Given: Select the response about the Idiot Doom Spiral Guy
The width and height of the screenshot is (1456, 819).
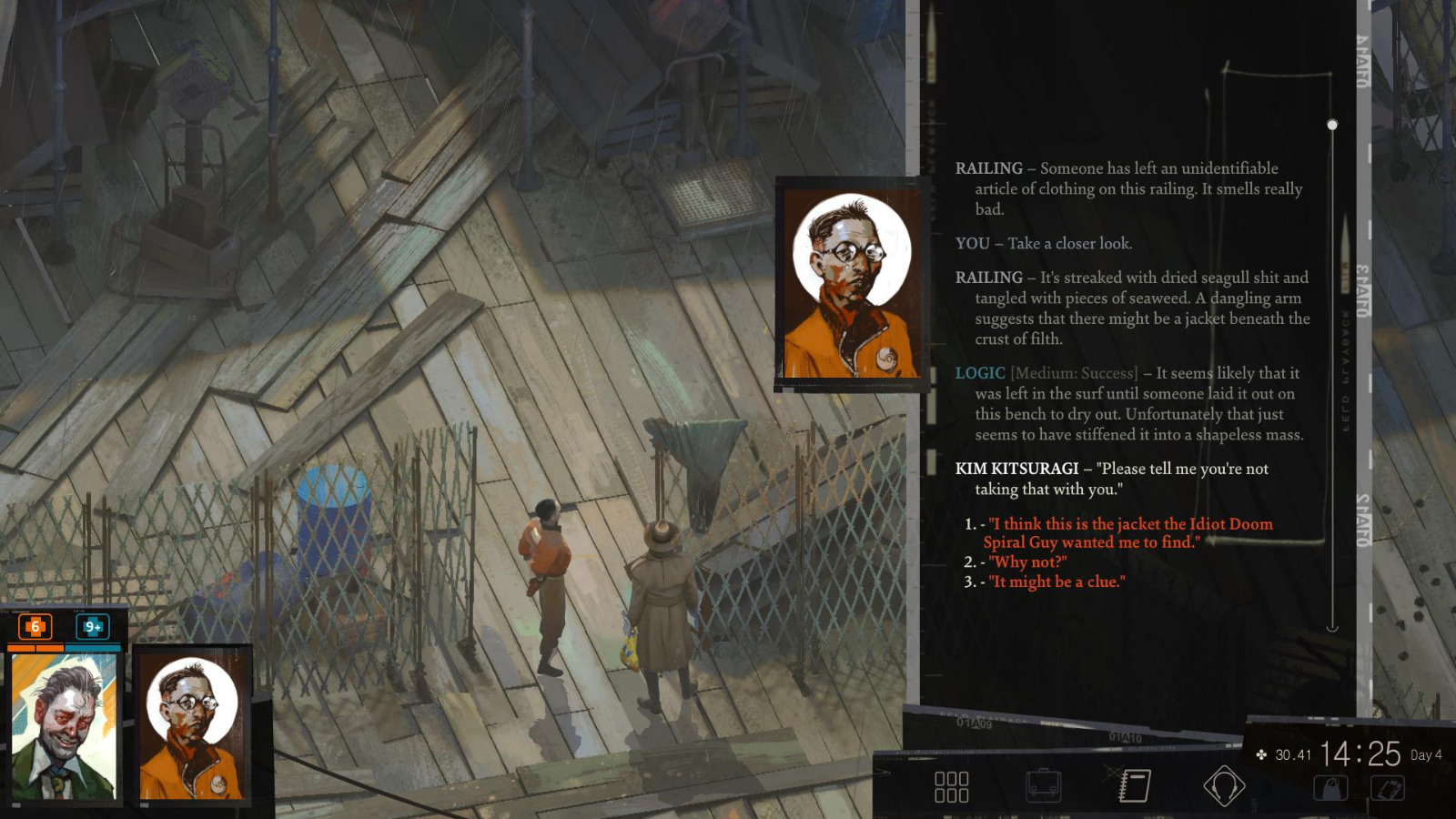Looking at the screenshot, I should coord(1128,533).
